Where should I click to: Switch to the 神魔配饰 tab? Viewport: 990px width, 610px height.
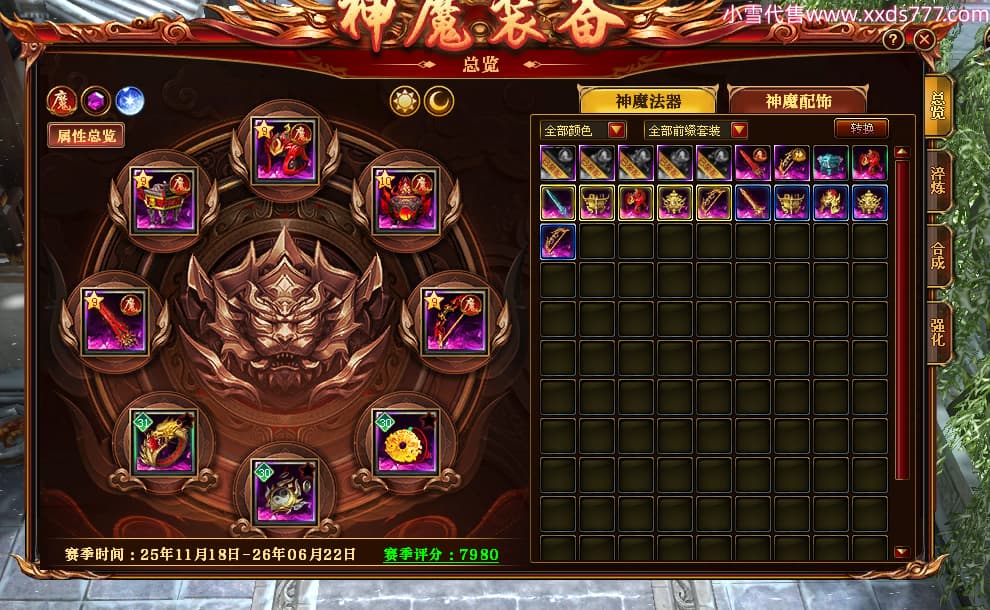pos(798,100)
